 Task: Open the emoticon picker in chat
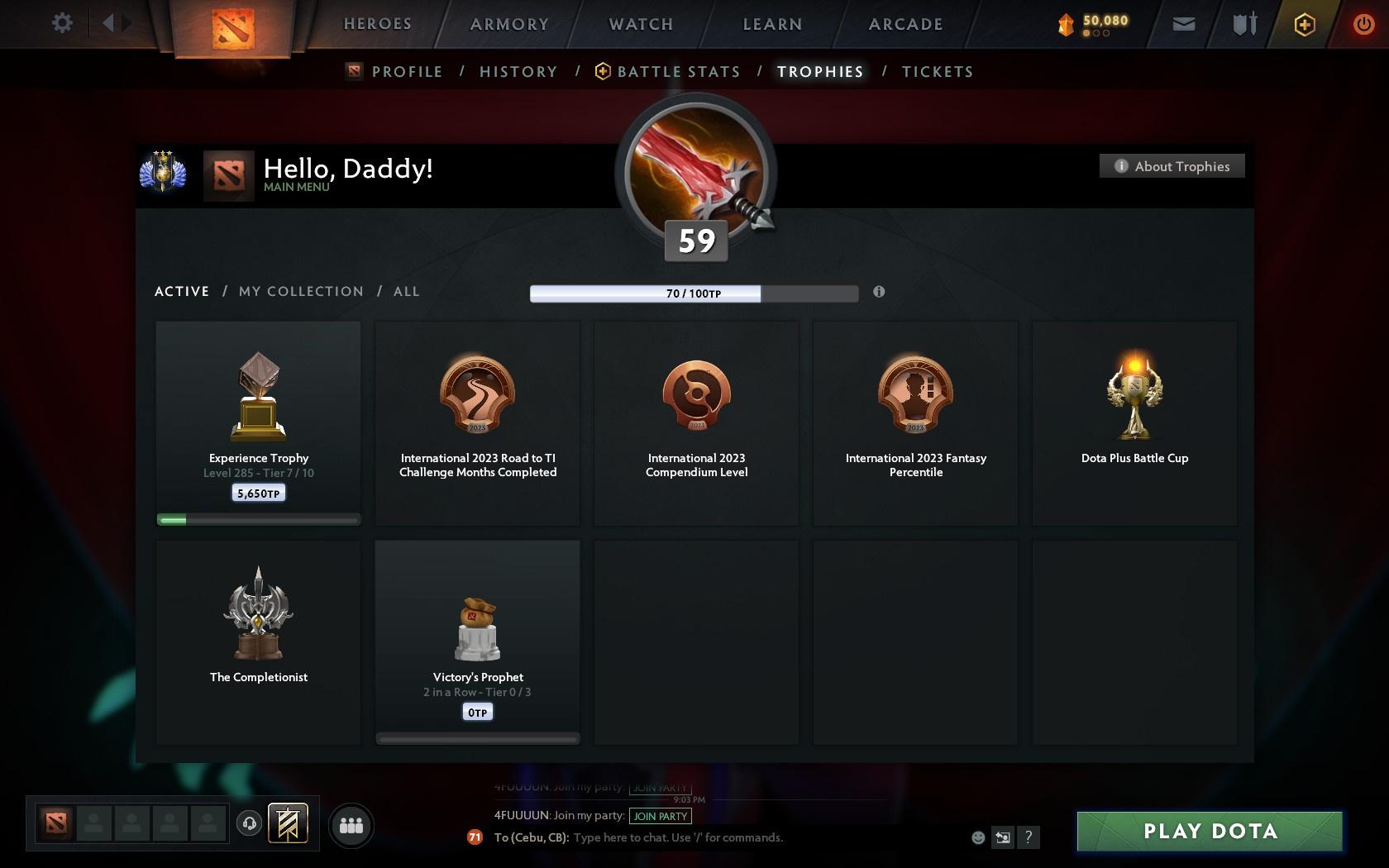978,837
